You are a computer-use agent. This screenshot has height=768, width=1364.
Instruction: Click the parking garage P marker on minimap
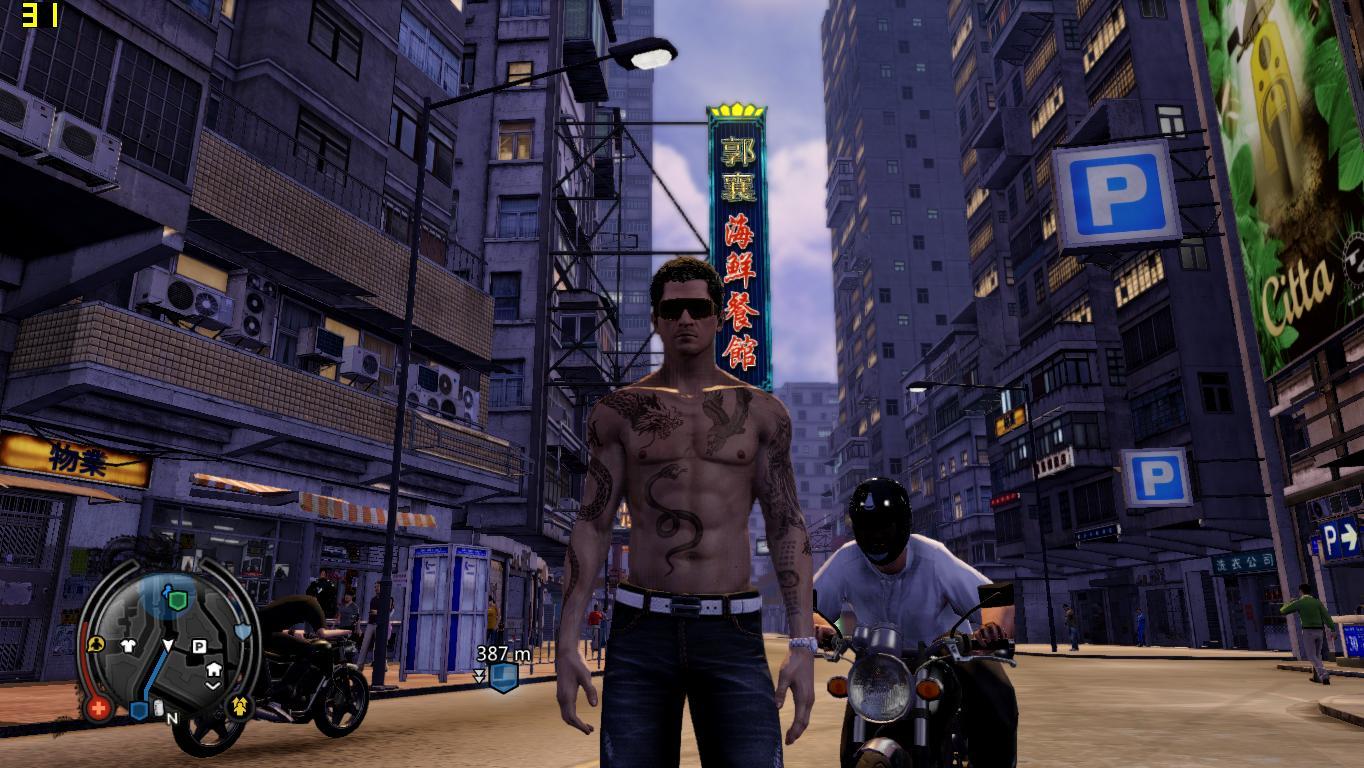(199, 647)
